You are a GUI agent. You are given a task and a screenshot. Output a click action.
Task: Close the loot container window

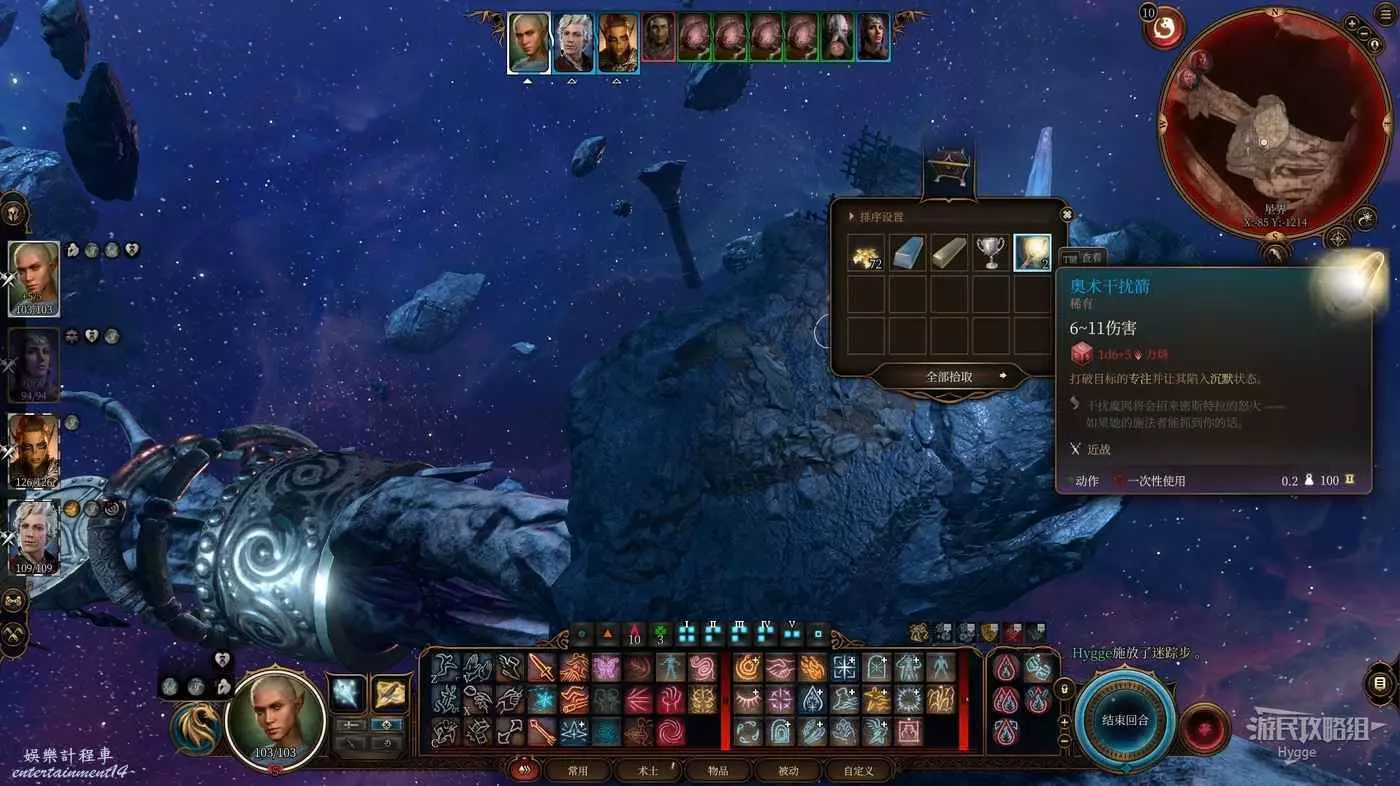[x=1066, y=214]
